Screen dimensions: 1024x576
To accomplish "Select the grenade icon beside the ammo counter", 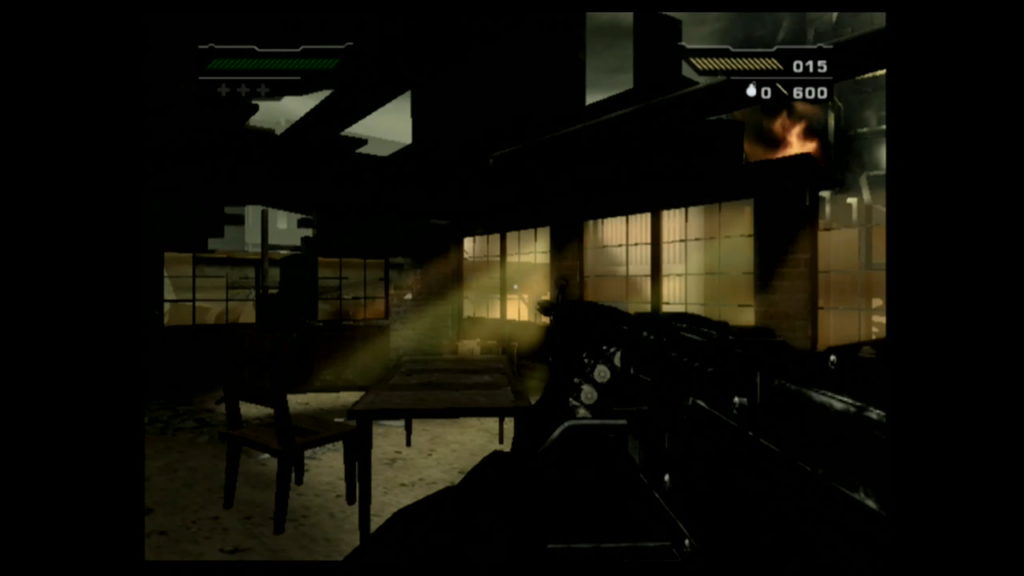I will point(752,92).
